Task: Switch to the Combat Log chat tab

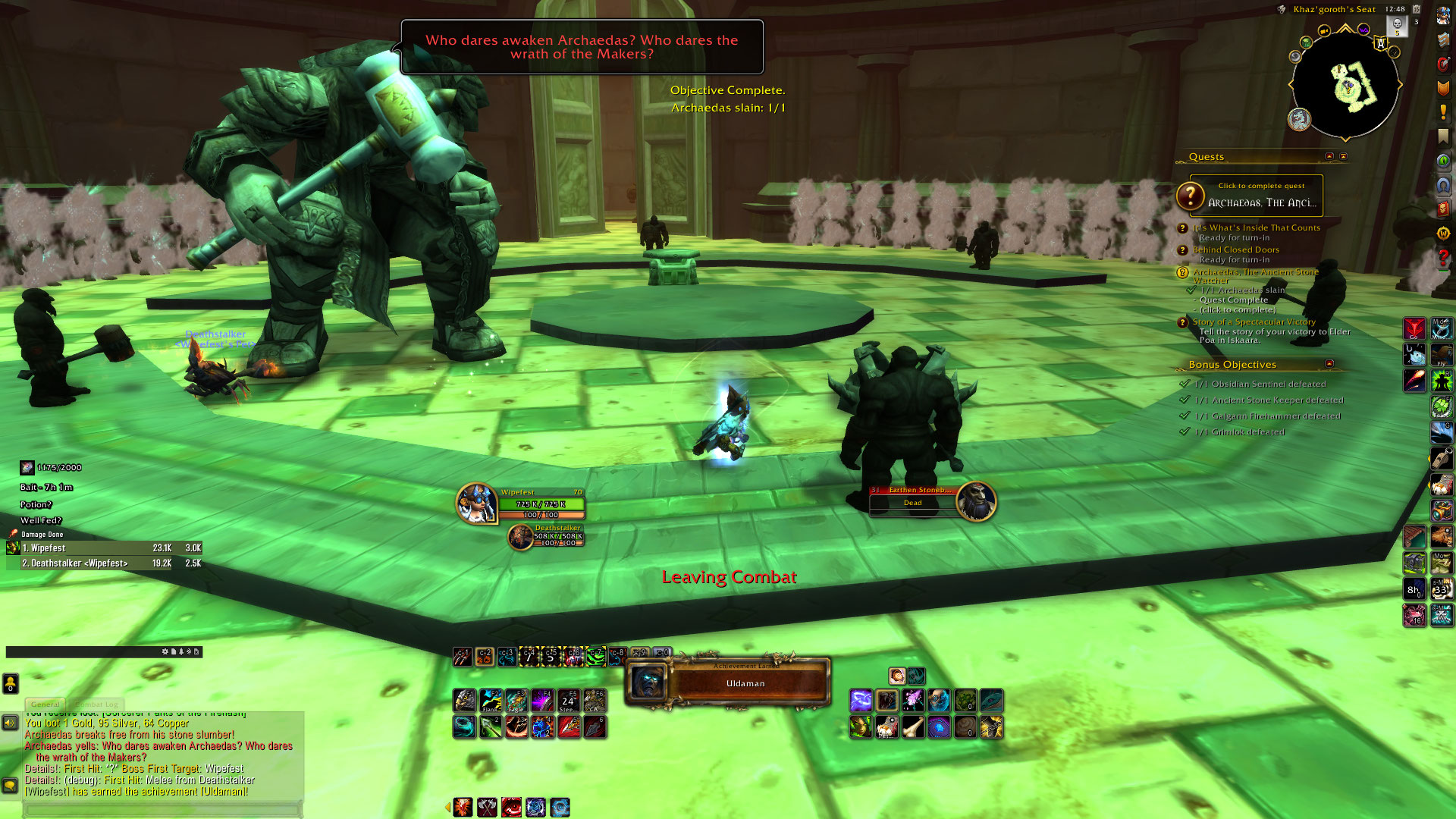Action: tap(96, 704)
